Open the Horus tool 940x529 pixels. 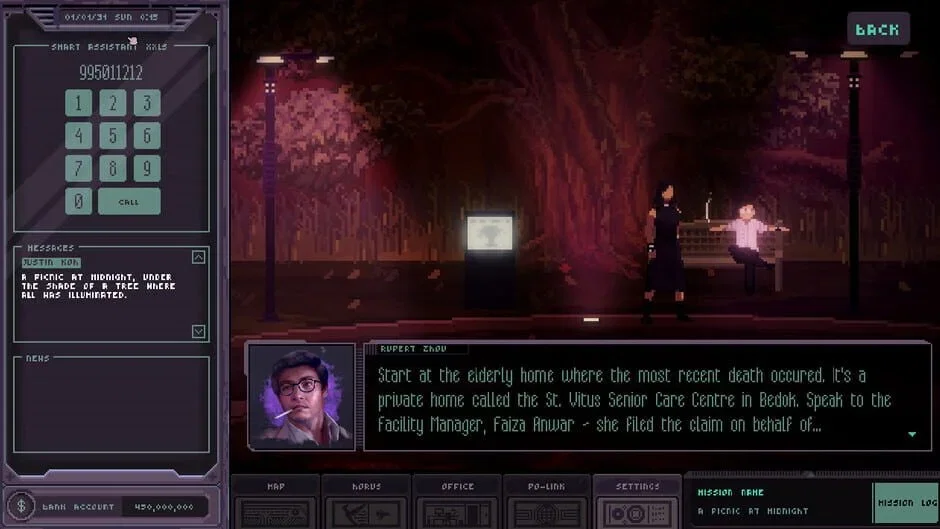click(366, 502)
